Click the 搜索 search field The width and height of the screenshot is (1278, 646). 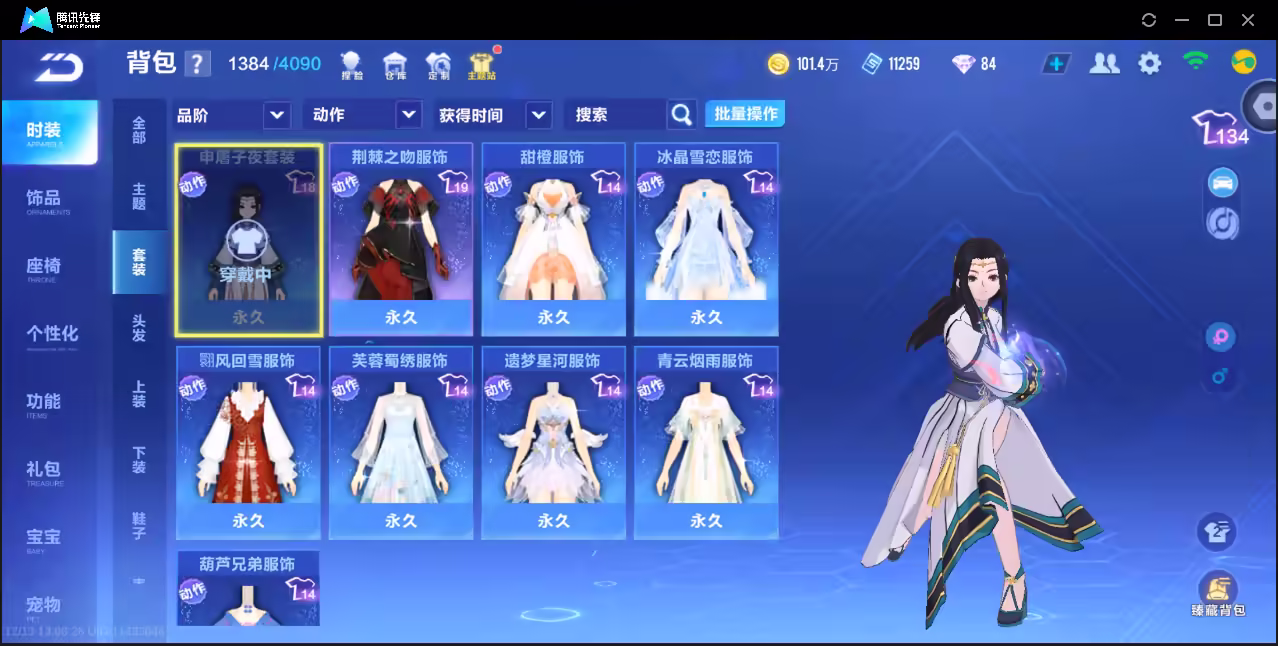tap(615, 115)
